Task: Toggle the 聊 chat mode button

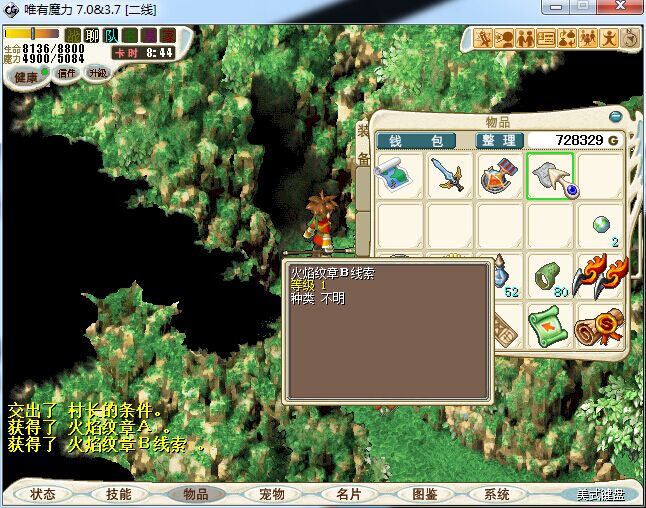Action: pyautogui.click(x=92, y=36)
